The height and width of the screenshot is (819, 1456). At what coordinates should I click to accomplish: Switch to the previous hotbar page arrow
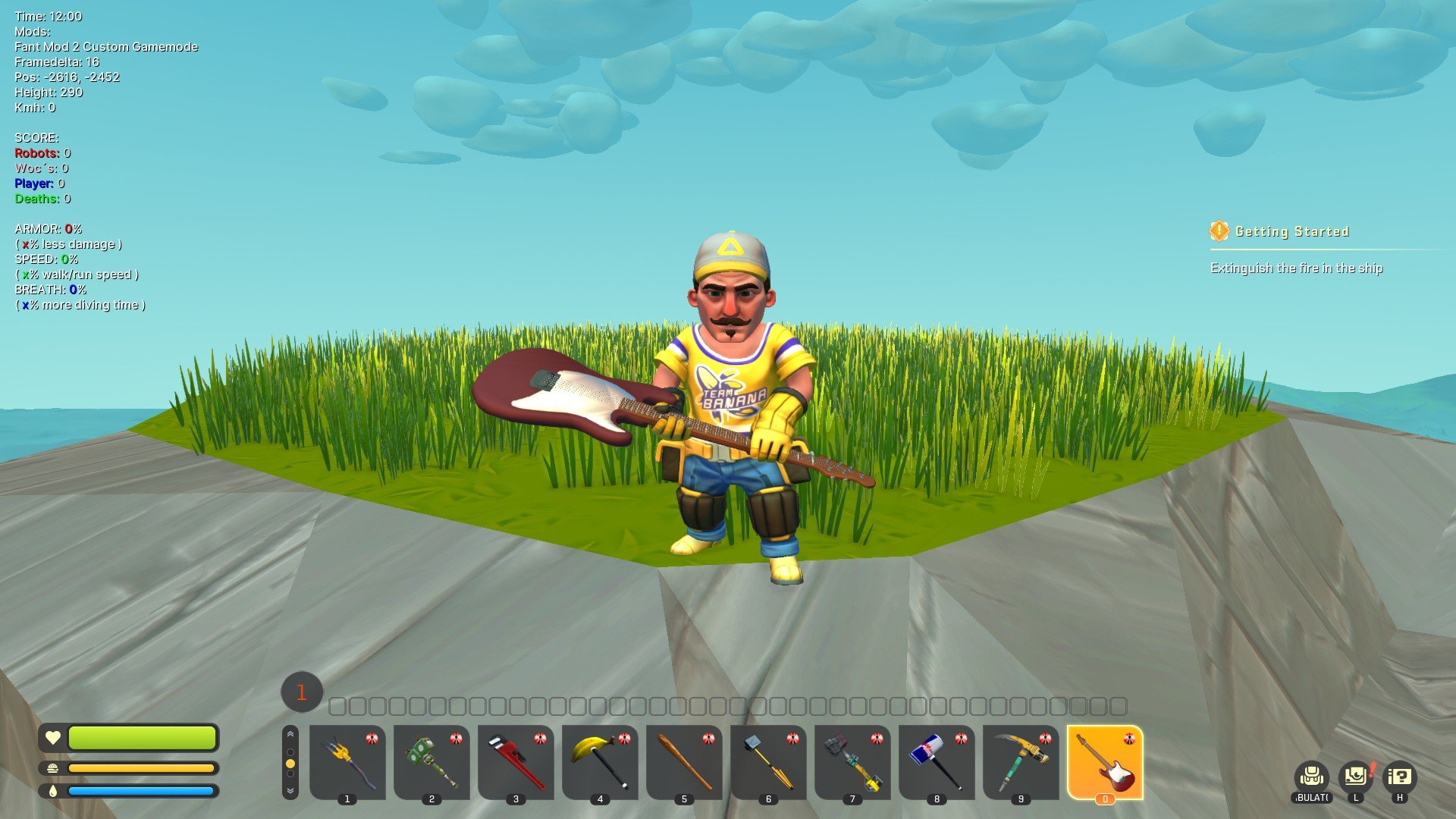click(290, 735)
